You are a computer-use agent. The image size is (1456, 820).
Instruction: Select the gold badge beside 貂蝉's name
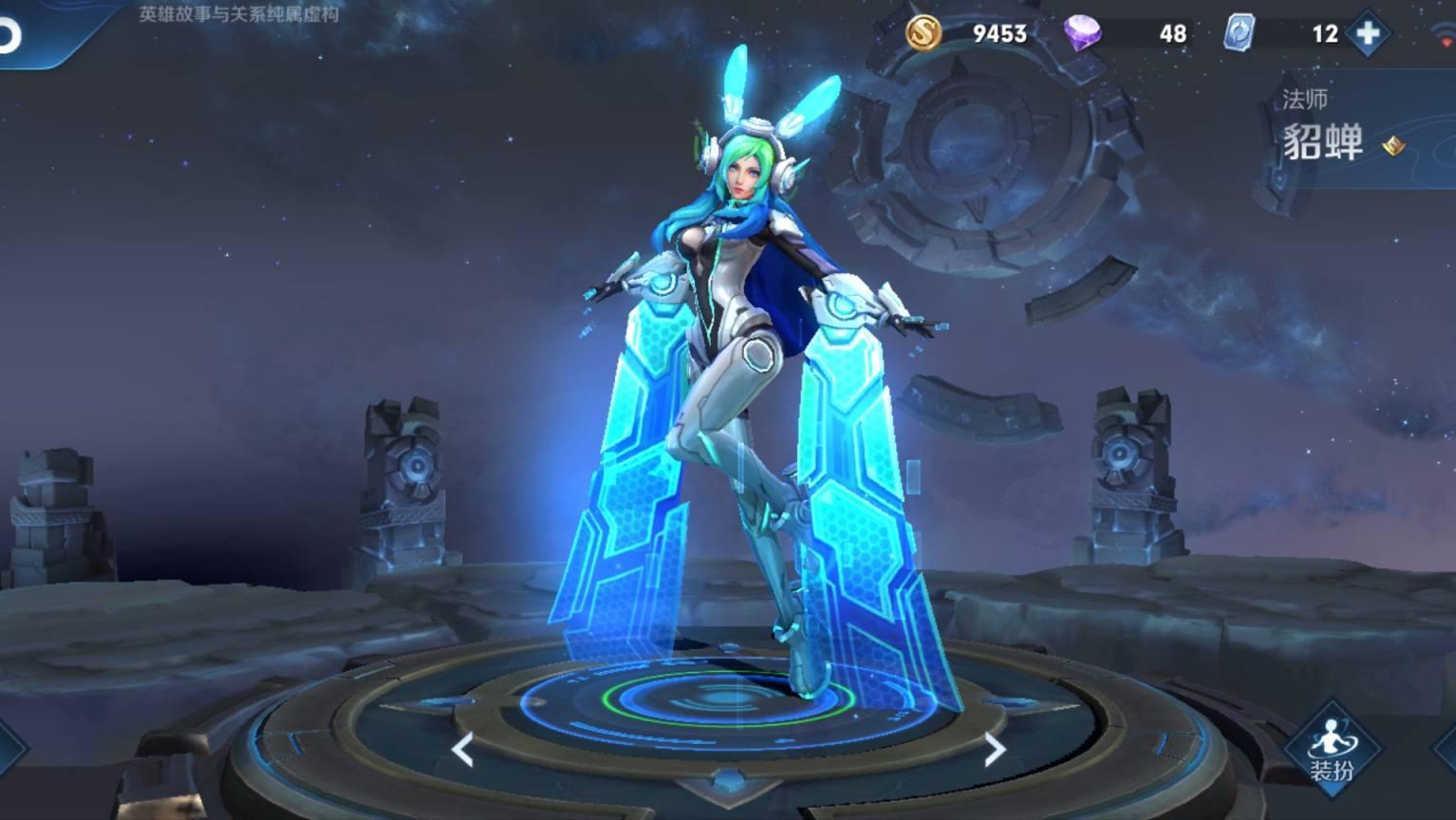tap(1393, 145)
